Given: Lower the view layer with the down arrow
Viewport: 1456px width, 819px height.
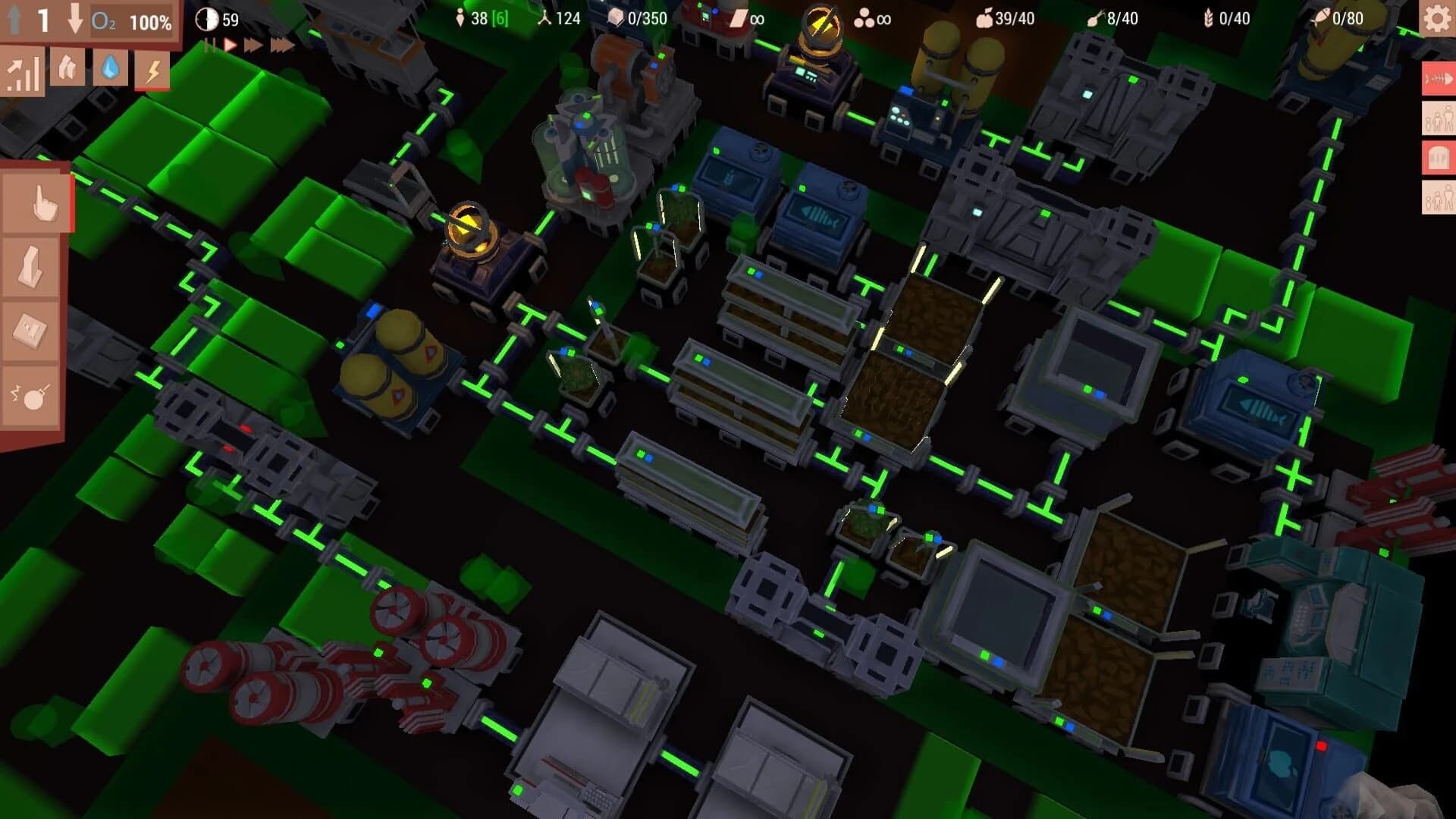Looking at the screenshot, I should pos(74,20).
